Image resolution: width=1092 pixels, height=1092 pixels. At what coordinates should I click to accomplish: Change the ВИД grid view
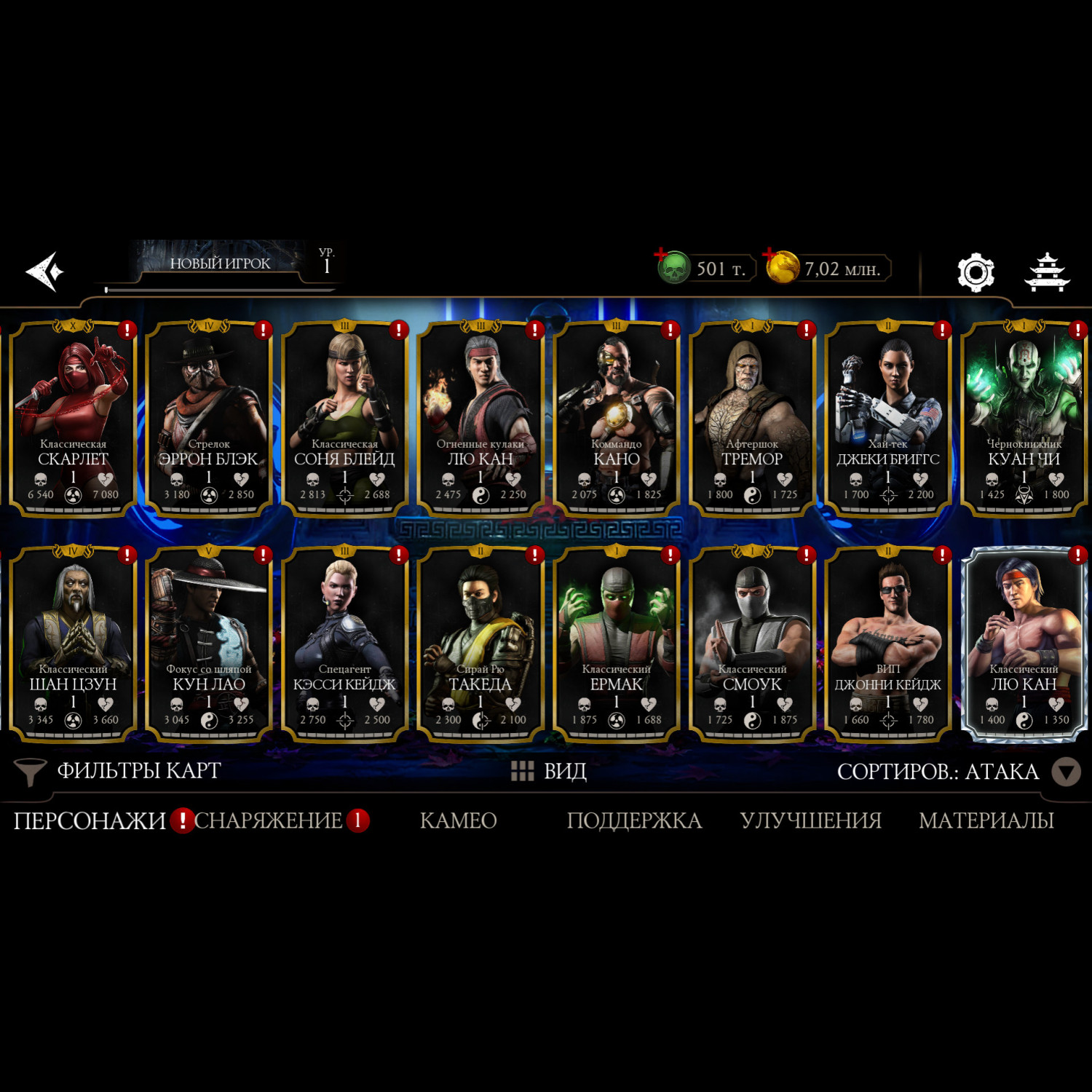(549, 771)
